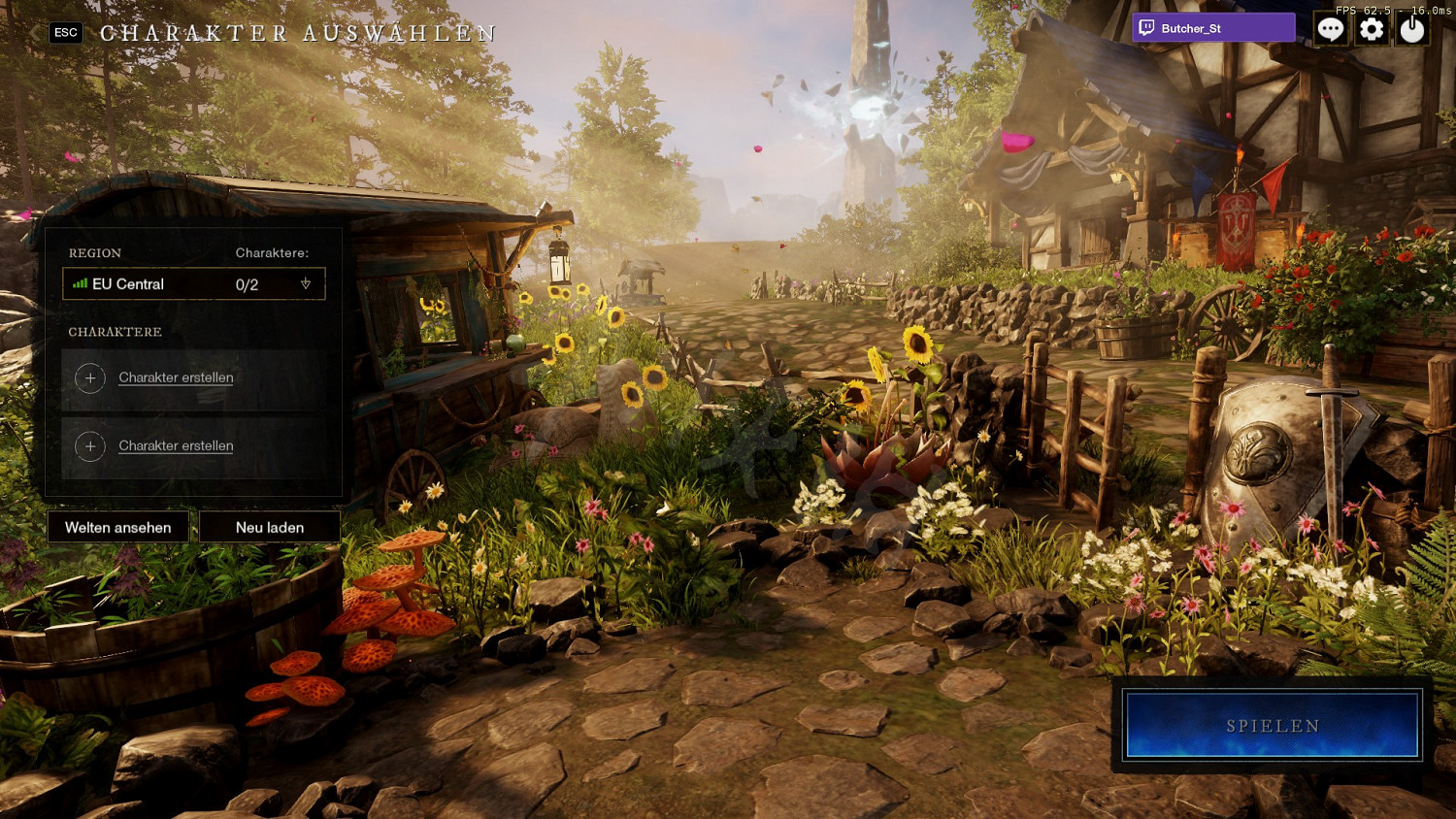The width and height of the screenshot is (1456, 819).
Task: Quit the game with the power icon
Action: (1412, 29)
